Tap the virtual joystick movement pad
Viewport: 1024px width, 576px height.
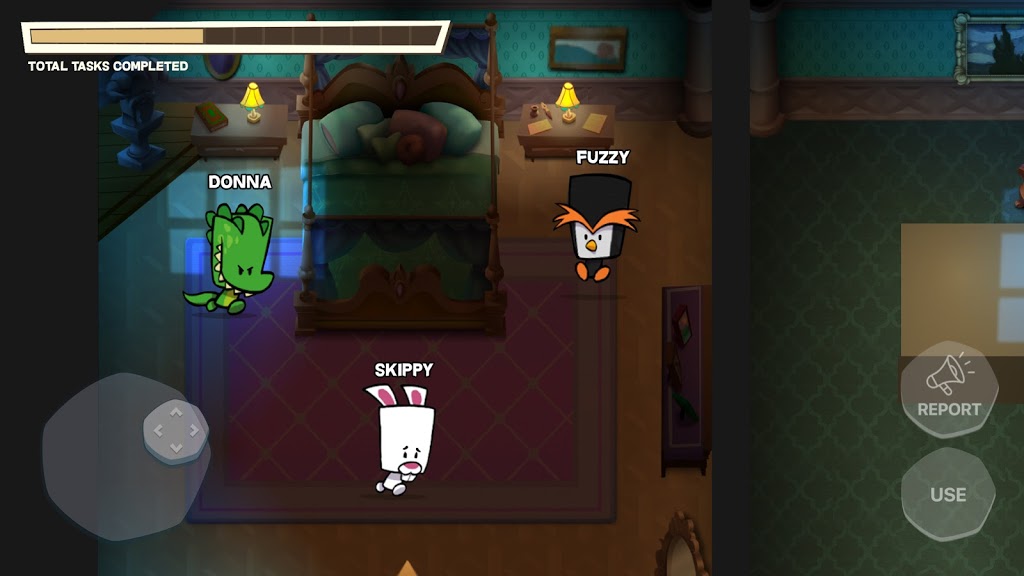(175, 432)
